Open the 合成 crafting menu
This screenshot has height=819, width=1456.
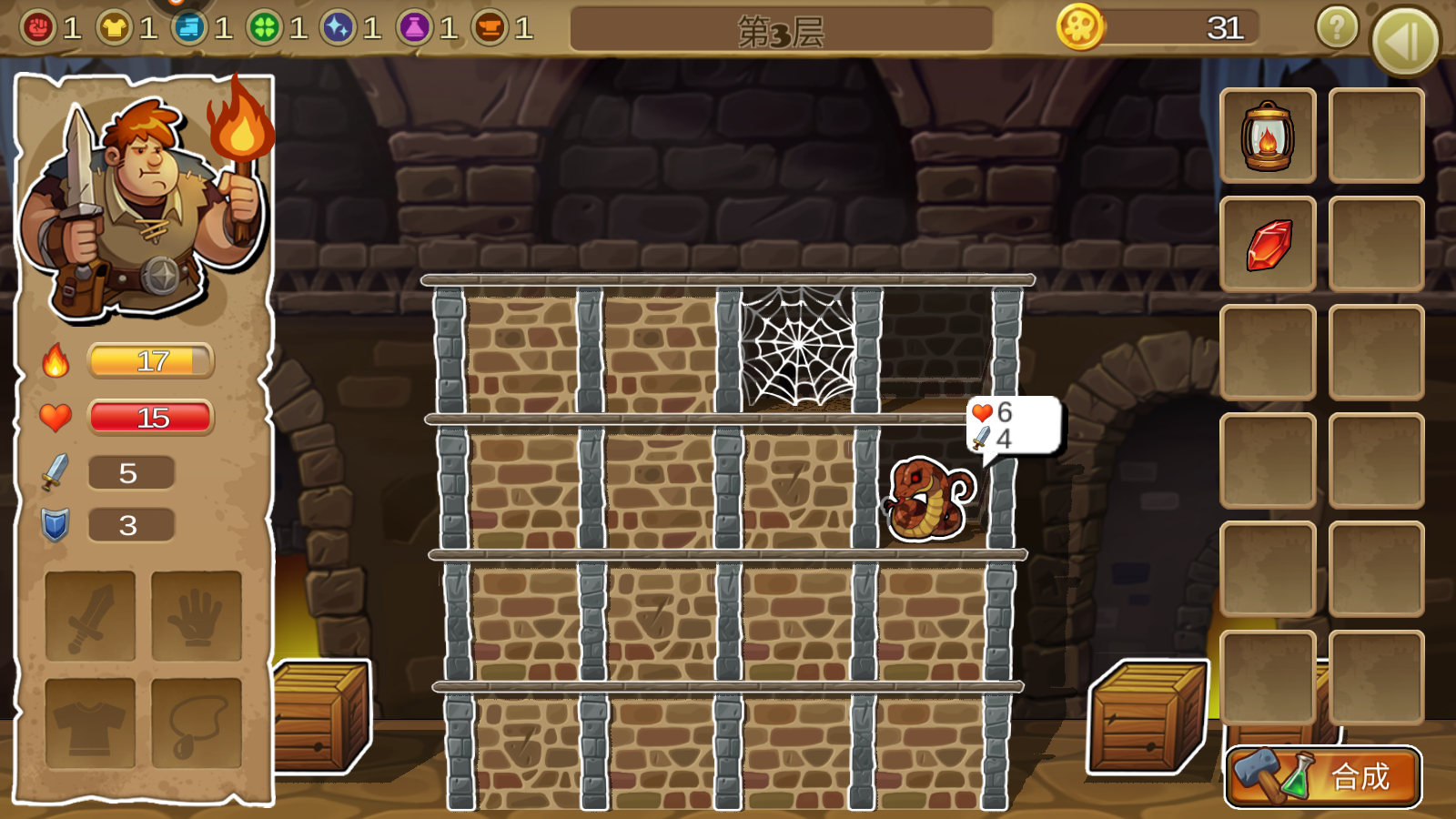(x=1324, y=776)
